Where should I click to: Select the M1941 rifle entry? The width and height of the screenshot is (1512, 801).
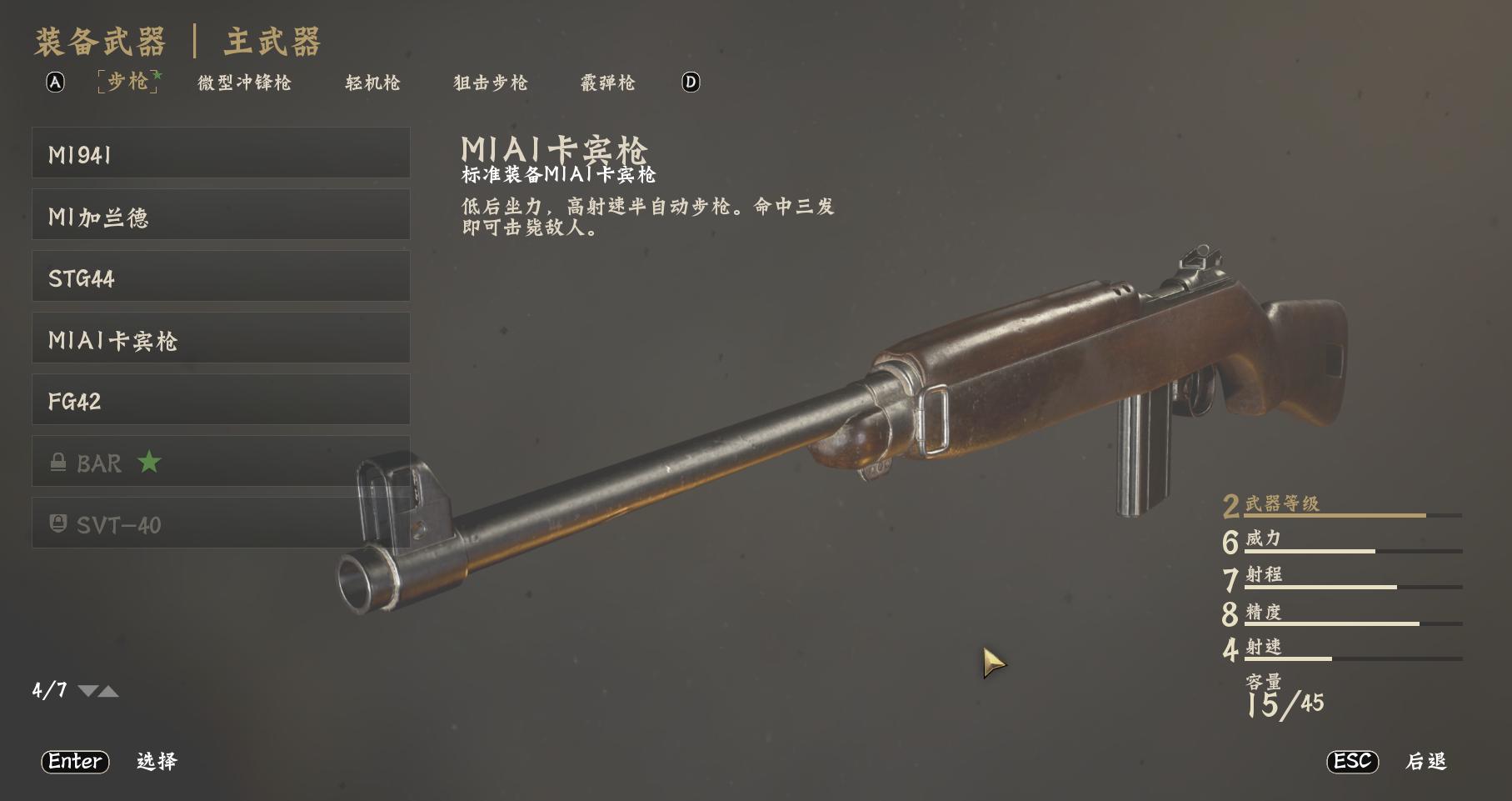[x=221, y=153]
